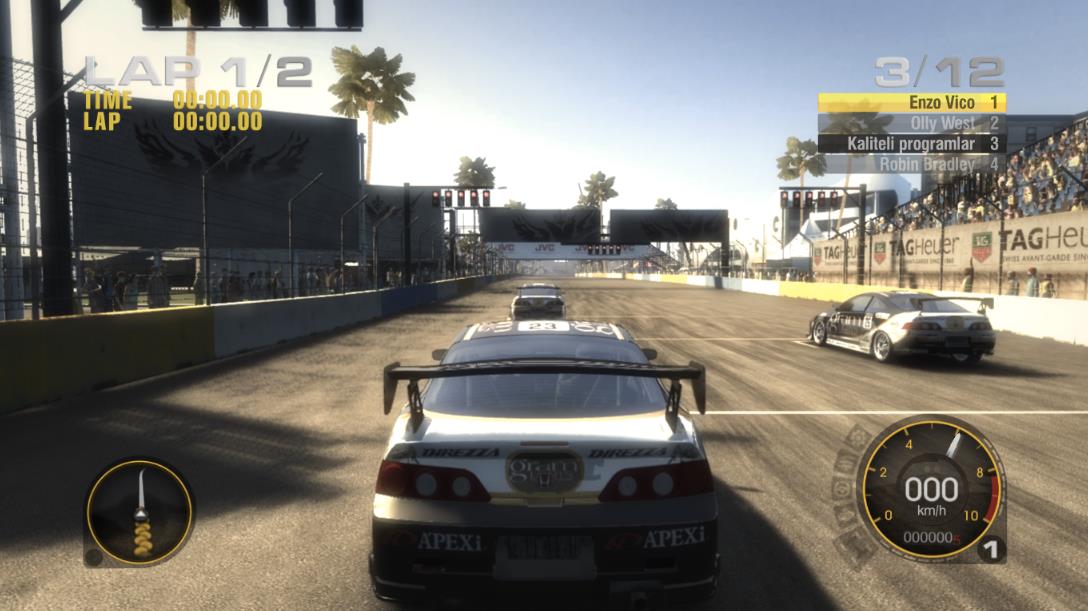Select Enzo Vico in the standings list

pos(911,102)
